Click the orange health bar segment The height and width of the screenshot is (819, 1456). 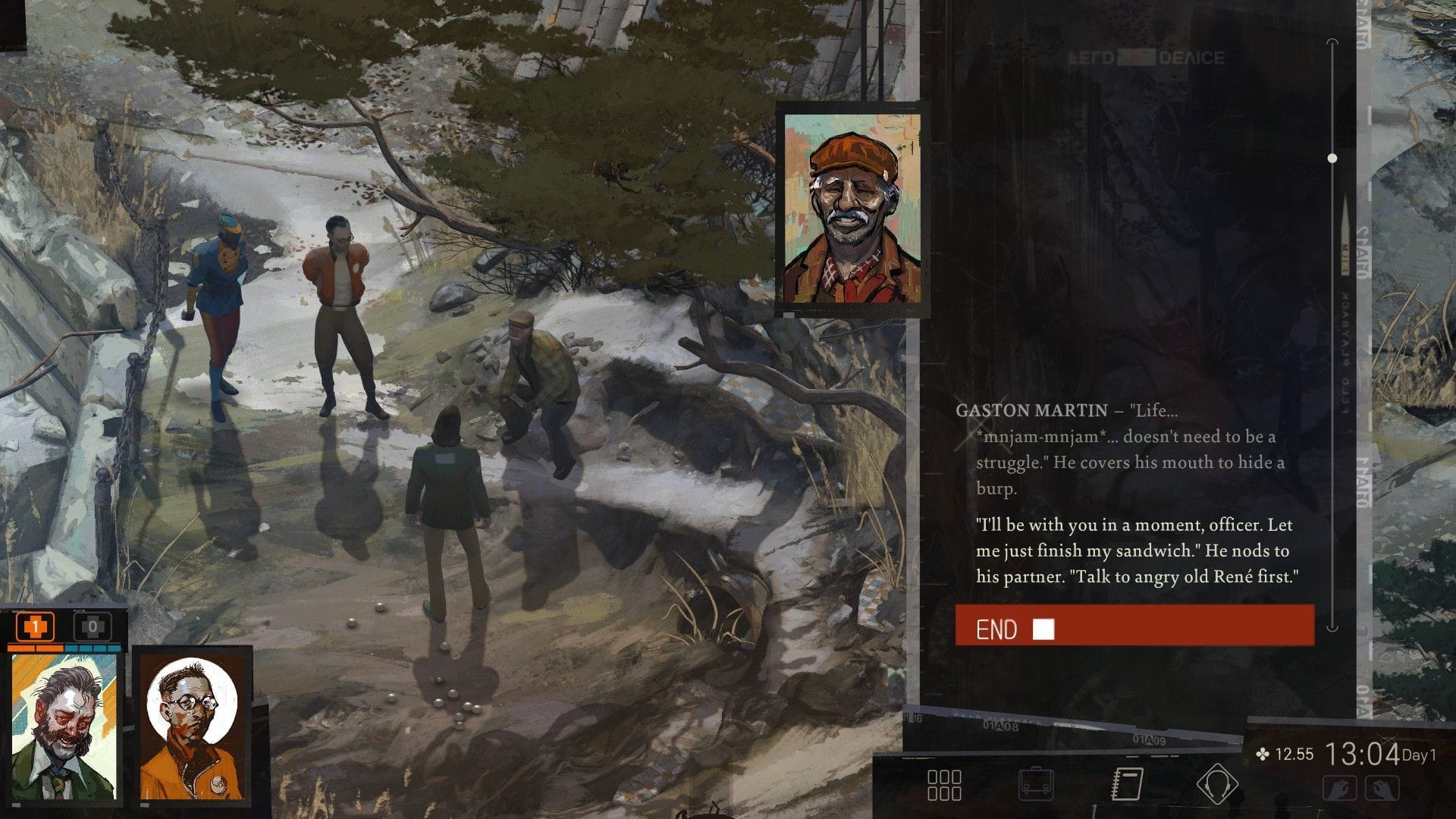(34, 647)
